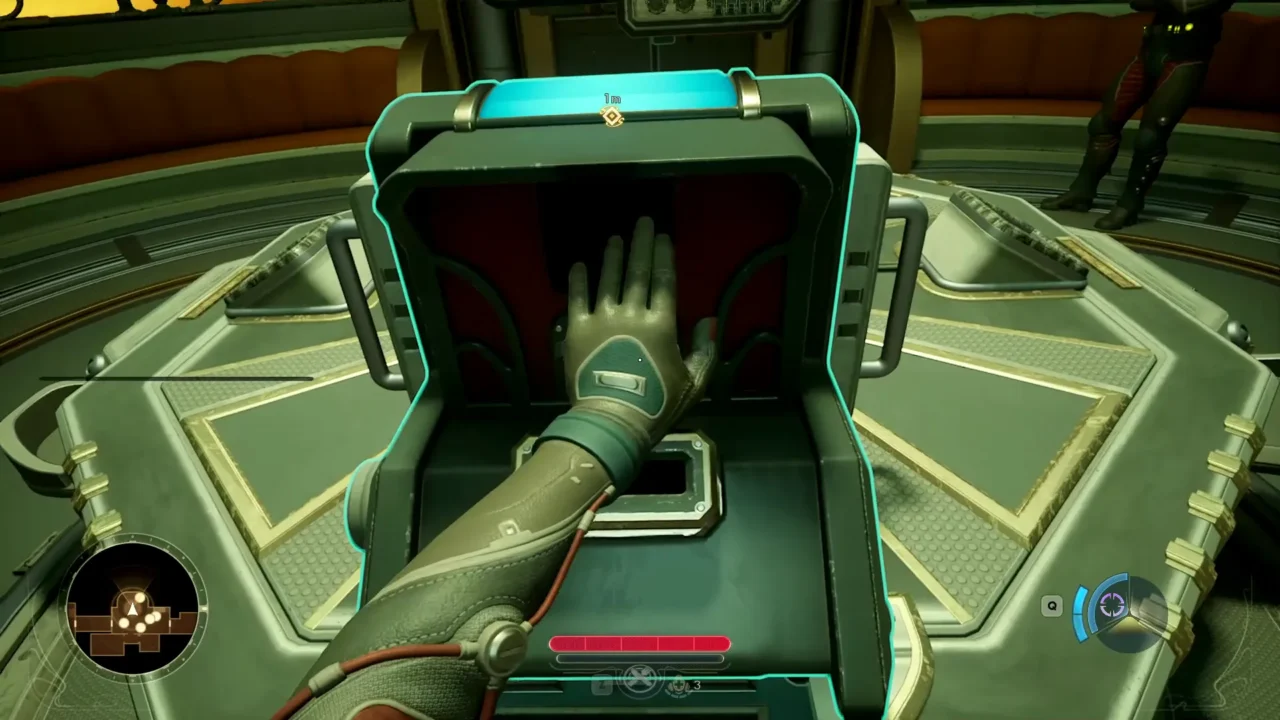The width and height of the screenshot is (1280, 720).
Task: Select the diamond objective marker showing 1m
Action: [612, 117]
